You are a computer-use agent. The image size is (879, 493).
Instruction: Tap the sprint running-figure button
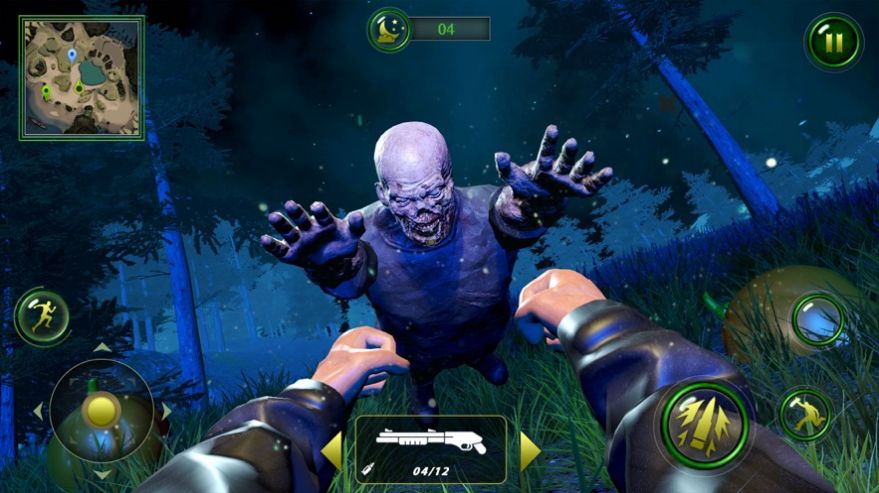pos(42,317)
